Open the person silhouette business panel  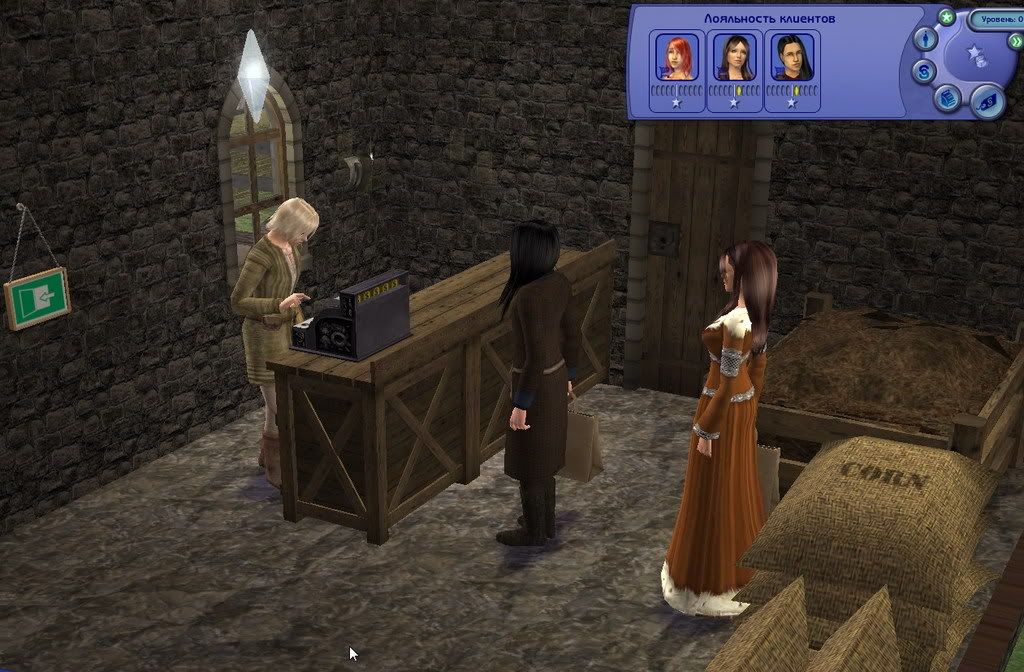pos(926,38)
